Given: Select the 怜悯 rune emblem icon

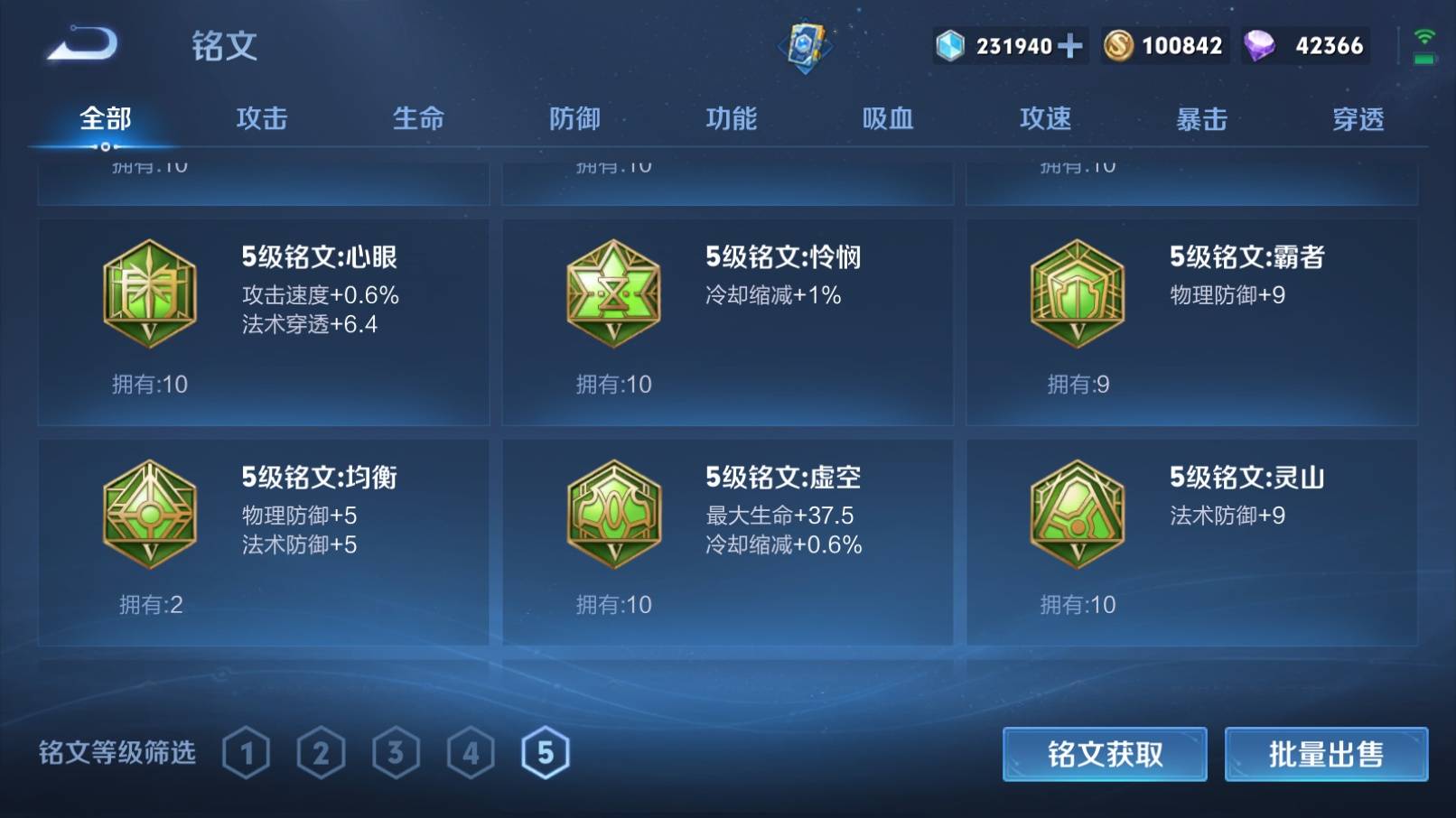Looking at the screenshot, I should [615, 293].
